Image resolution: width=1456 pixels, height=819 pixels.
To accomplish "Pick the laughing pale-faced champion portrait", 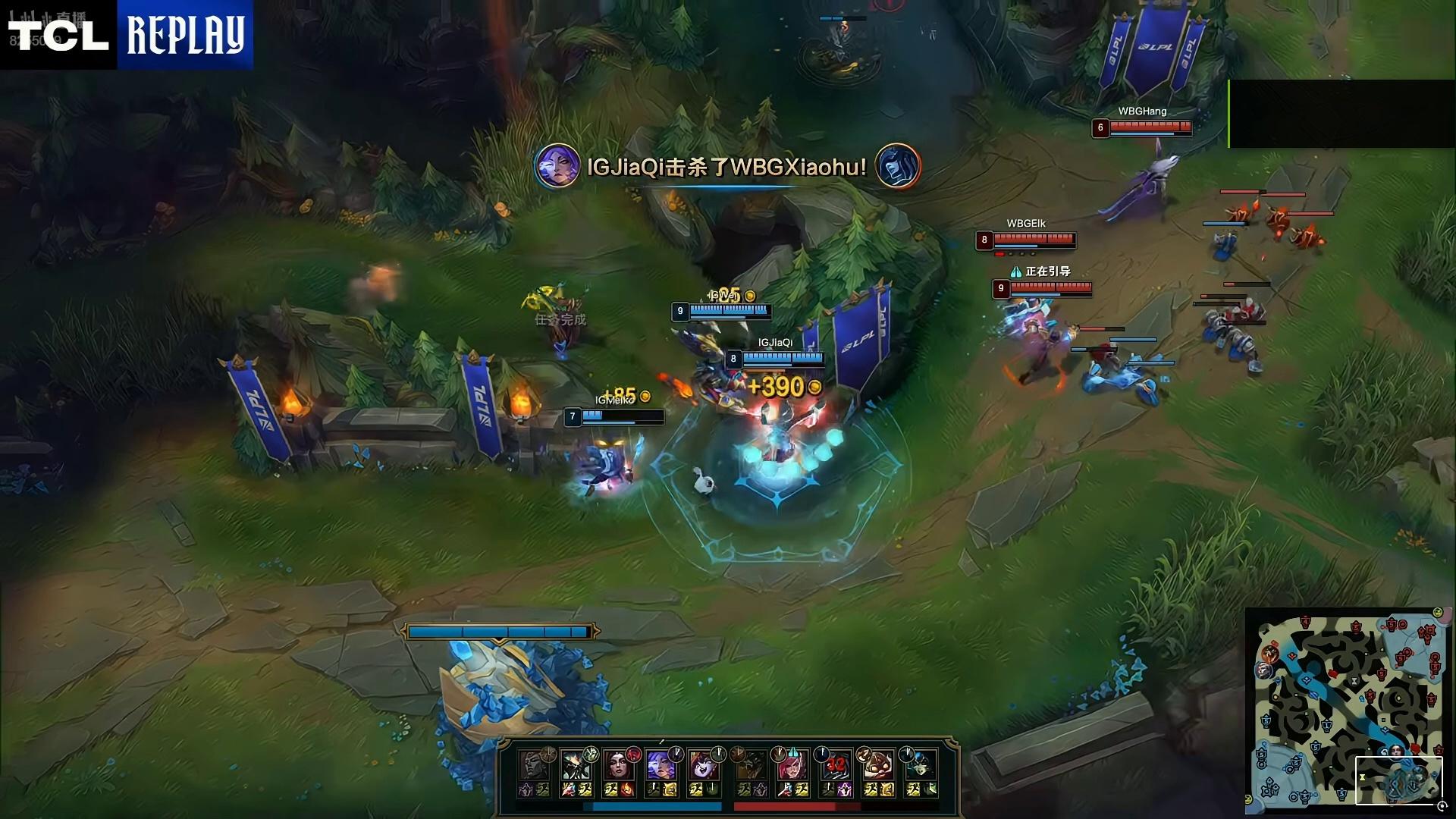I will (x=703, y=764).
